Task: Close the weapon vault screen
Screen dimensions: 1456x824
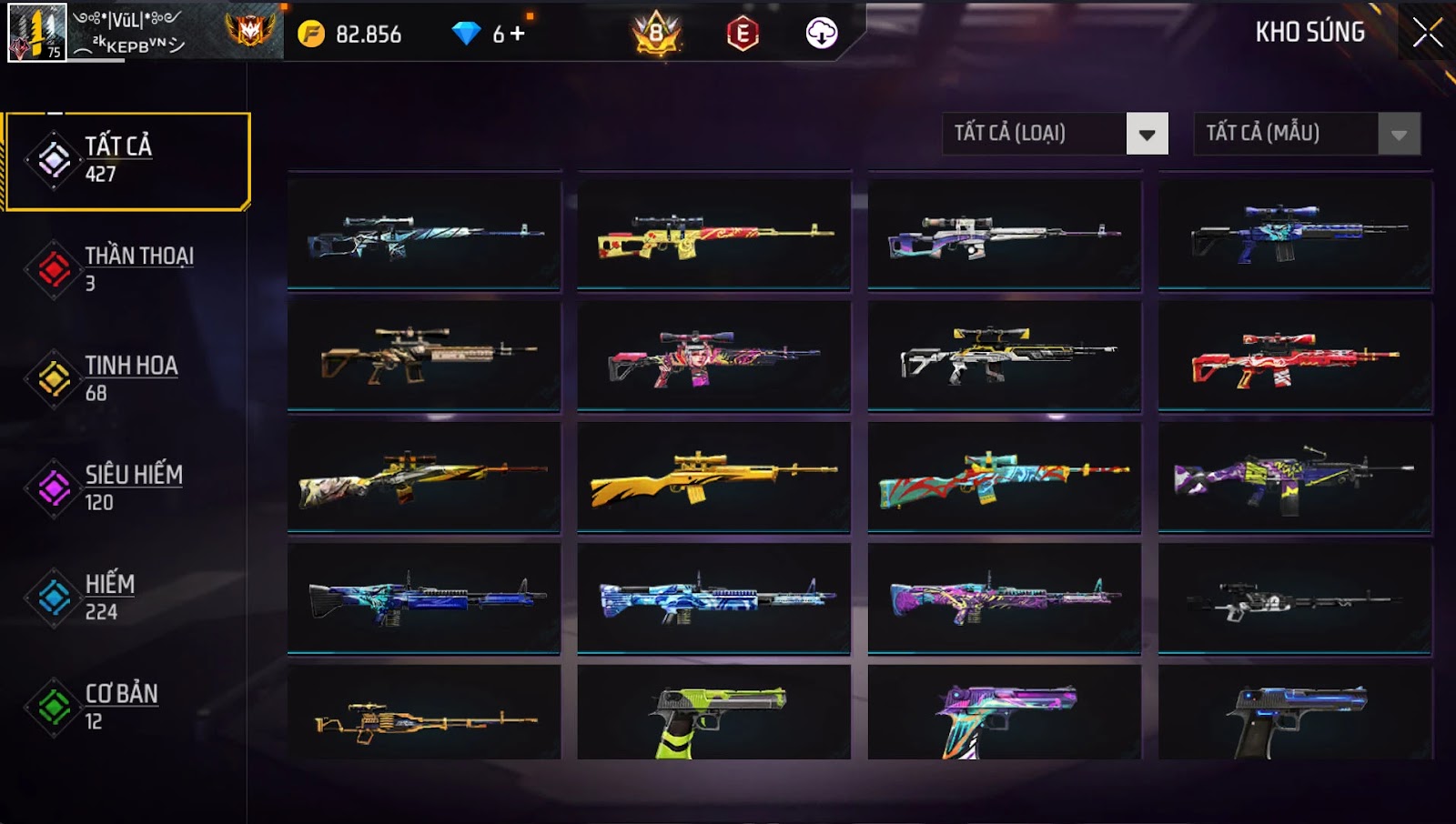Action: click(1427, 33)
